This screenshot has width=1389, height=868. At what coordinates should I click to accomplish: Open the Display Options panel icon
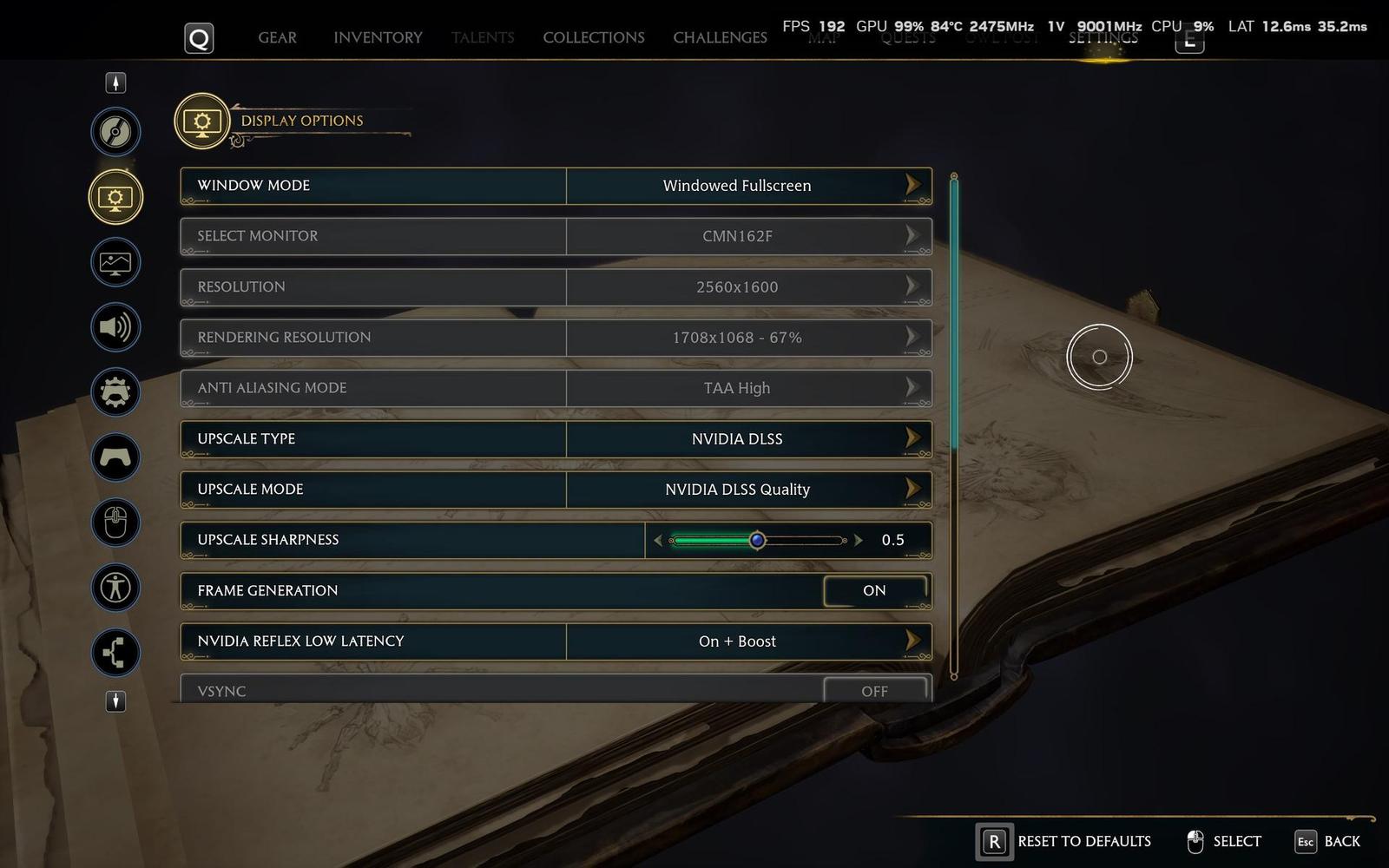pyautogui.click(x=115, y=197)
